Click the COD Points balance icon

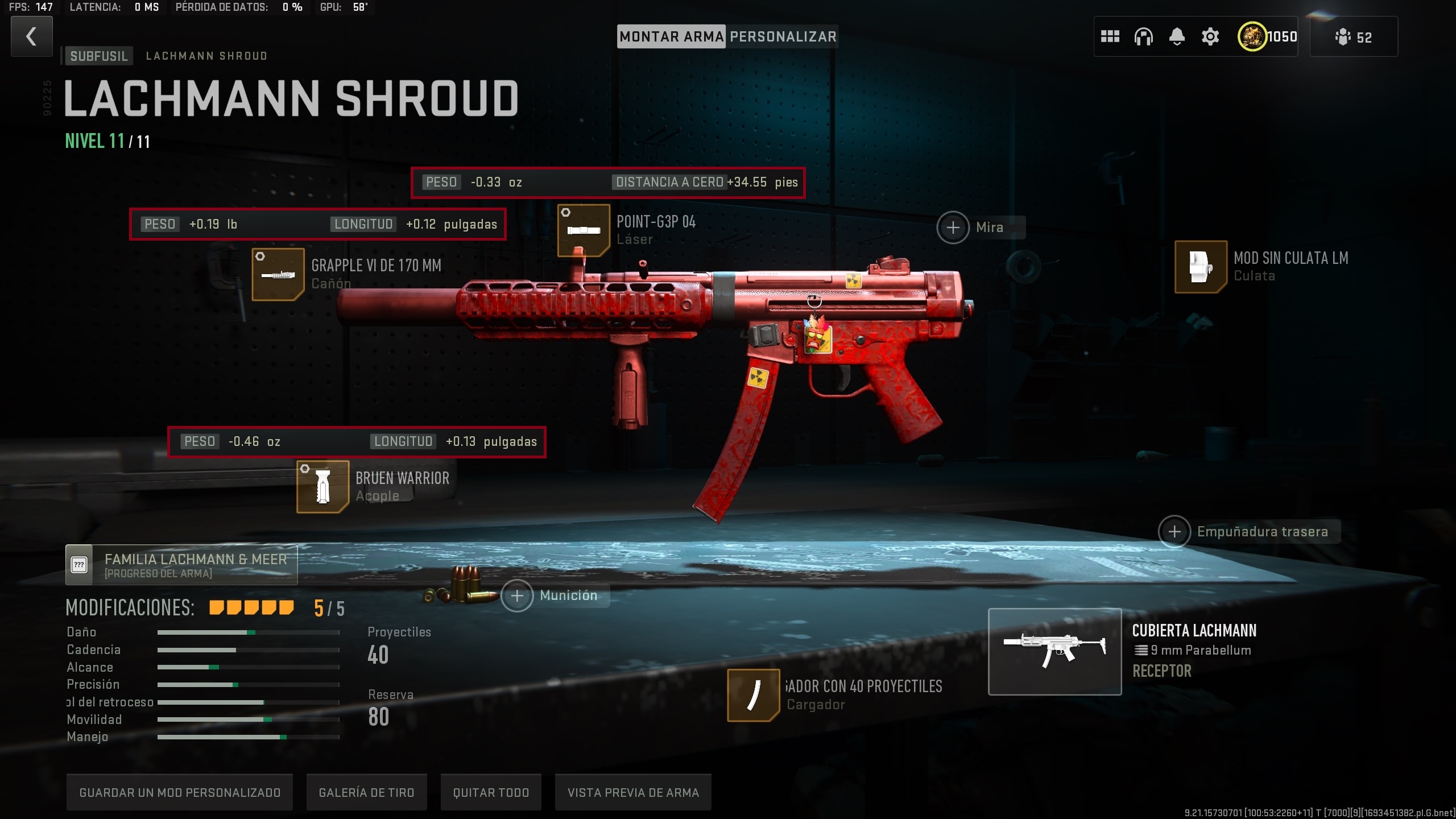point(1252,36)
